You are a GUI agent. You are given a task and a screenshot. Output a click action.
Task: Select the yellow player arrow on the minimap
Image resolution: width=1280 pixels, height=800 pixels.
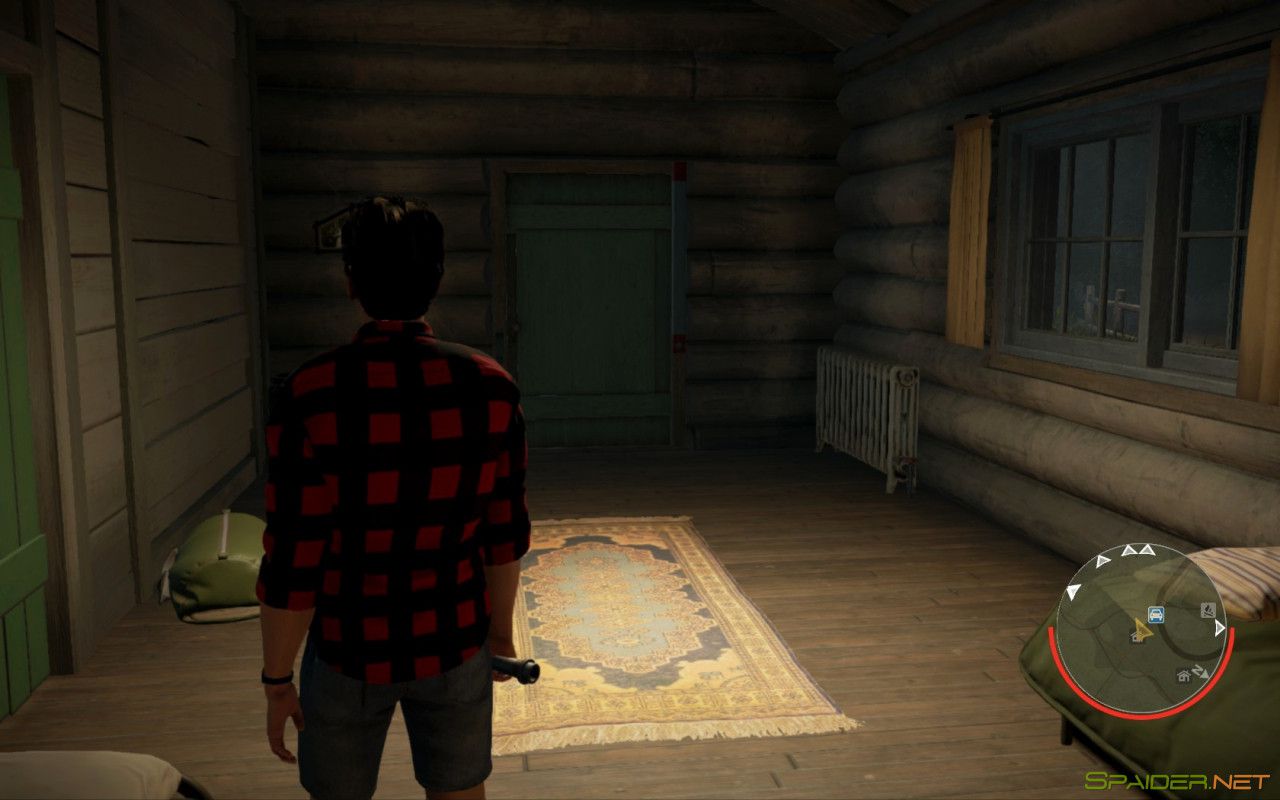point(1143,630)
